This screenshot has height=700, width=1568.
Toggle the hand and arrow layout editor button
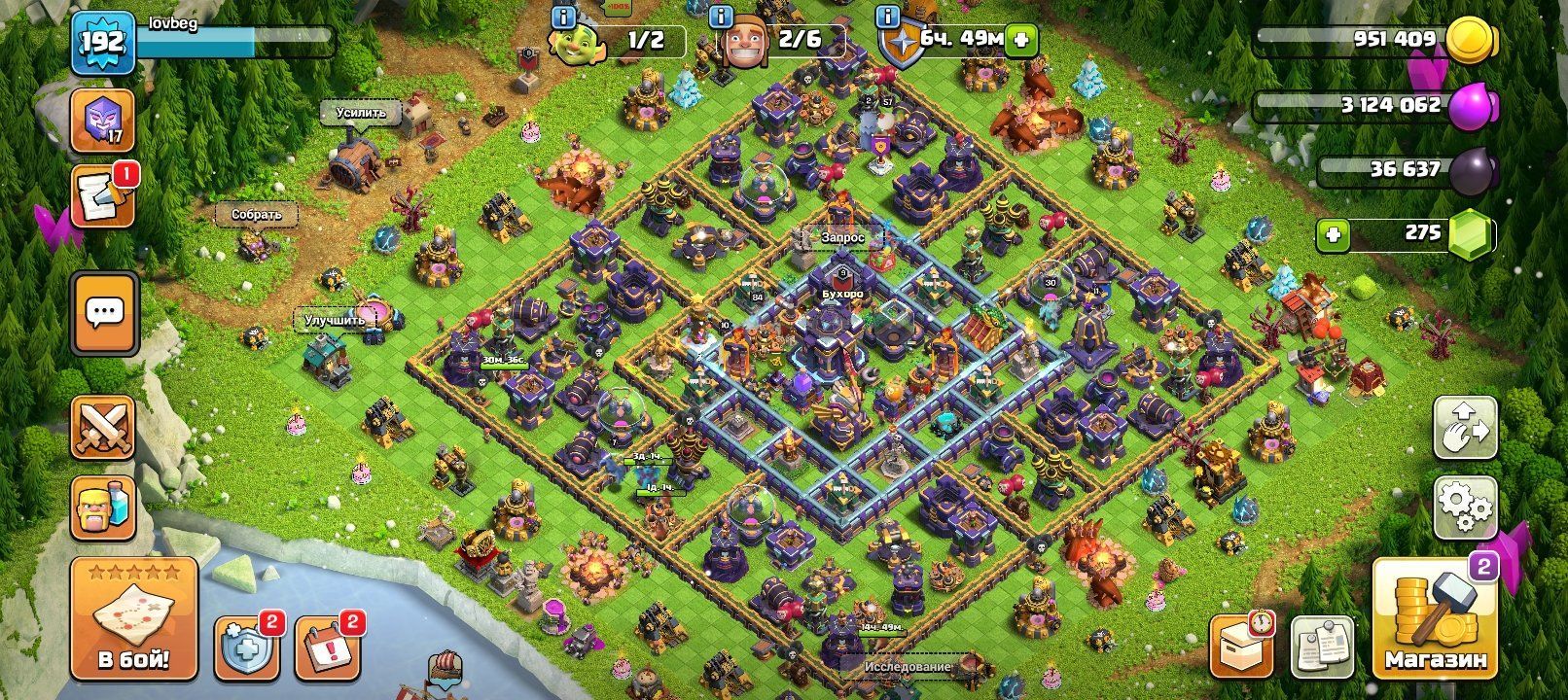click(x=1465, y=428)
